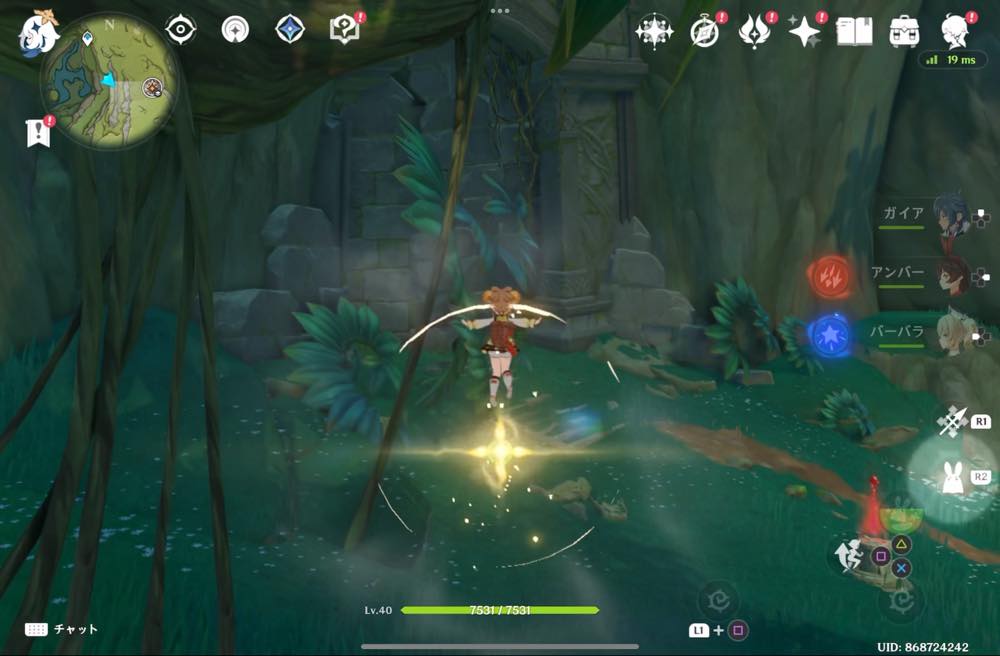Open the compass icon with alert
This screenshot has width=1000, height=656.
[706, 32]
